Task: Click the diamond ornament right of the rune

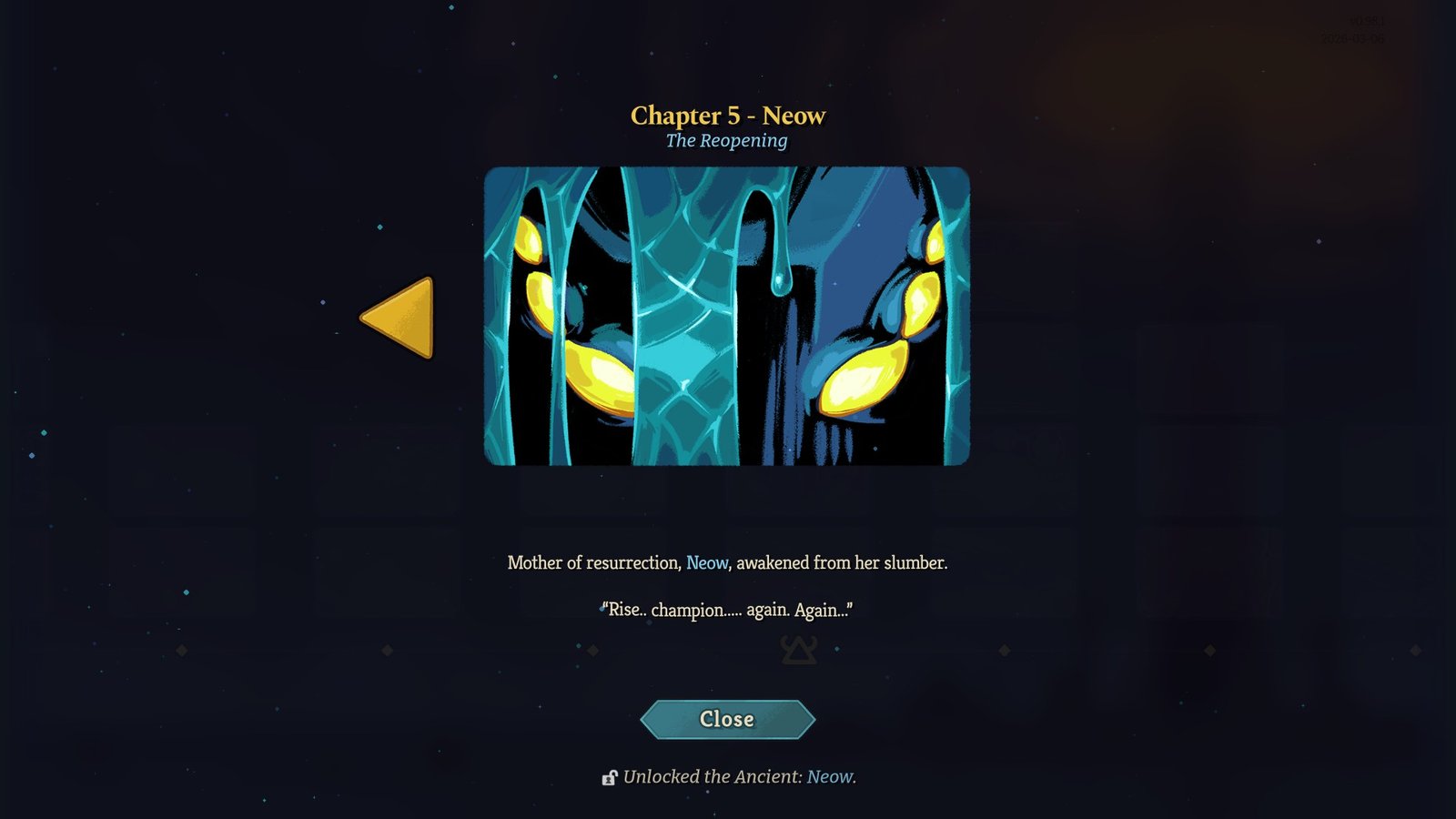Action: coord(1004,649)
